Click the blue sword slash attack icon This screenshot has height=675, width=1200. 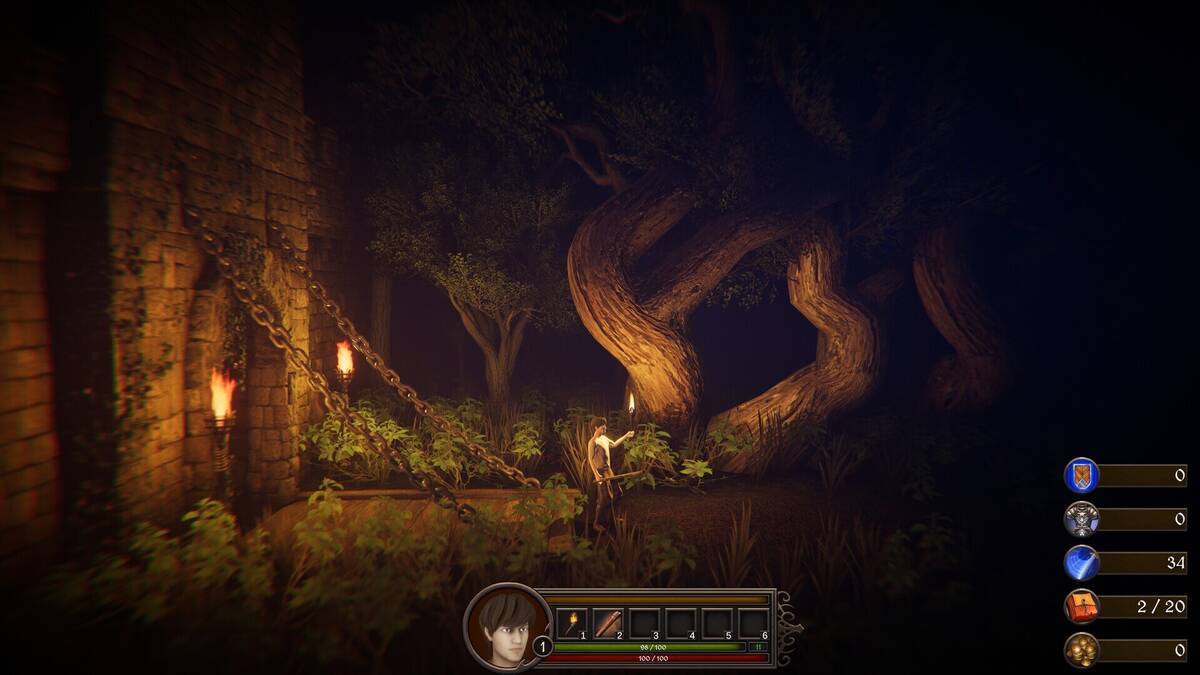tap(1081, 562)
